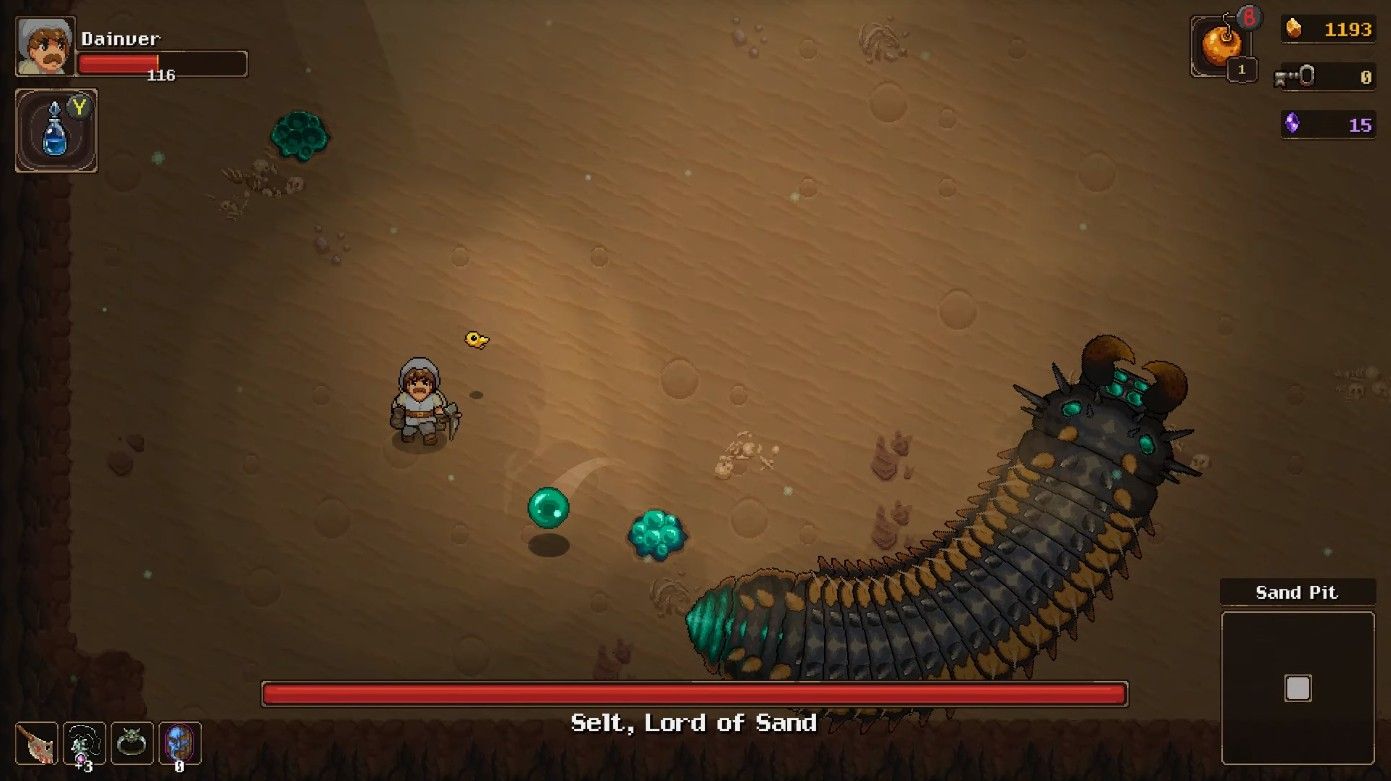1391x781 pixels.
Task: Toggle the Y potion quick slot
Action: point(56,129)
